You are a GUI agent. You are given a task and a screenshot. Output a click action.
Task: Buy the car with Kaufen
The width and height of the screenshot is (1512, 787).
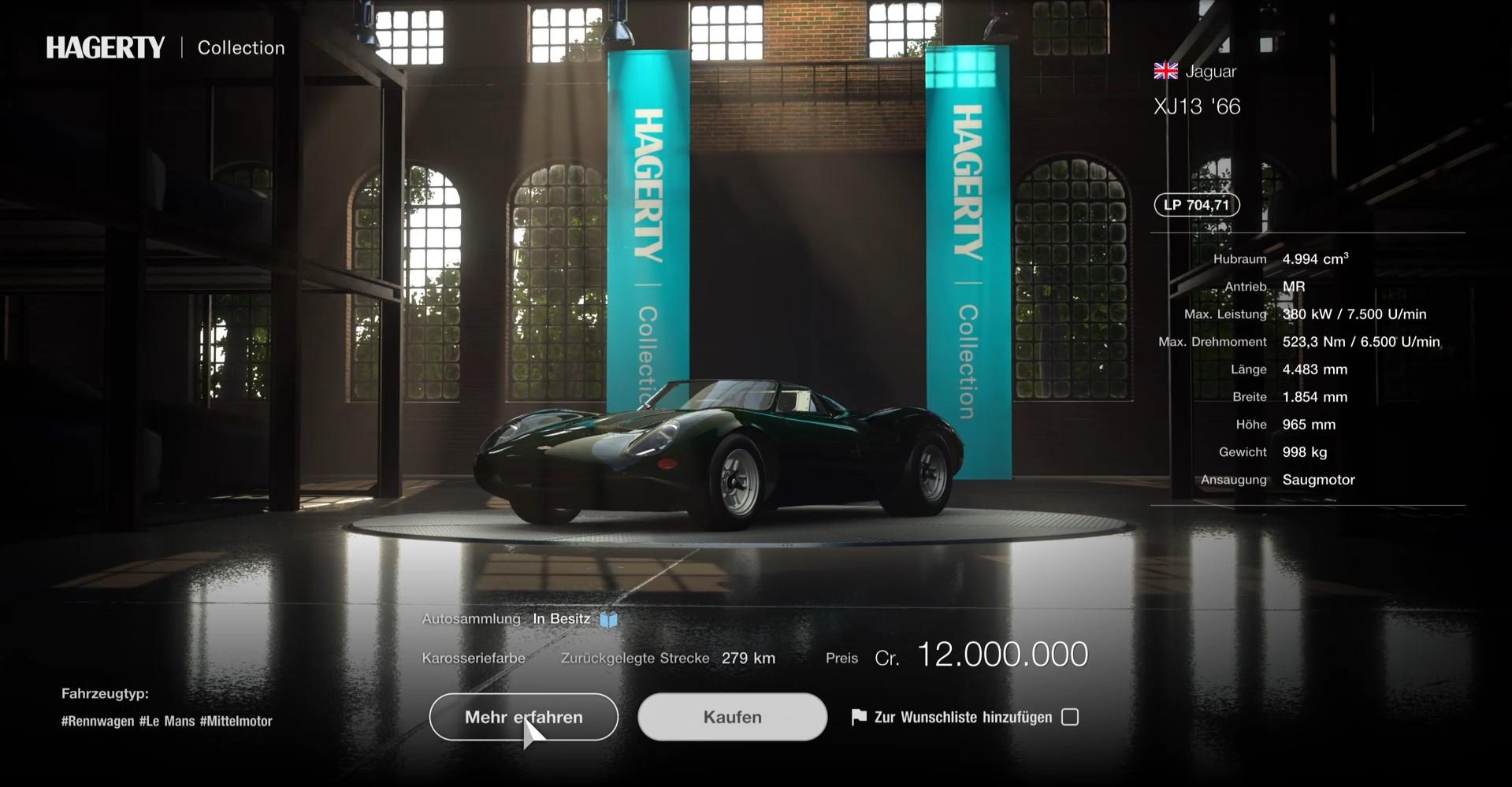(x=732, y=717)
